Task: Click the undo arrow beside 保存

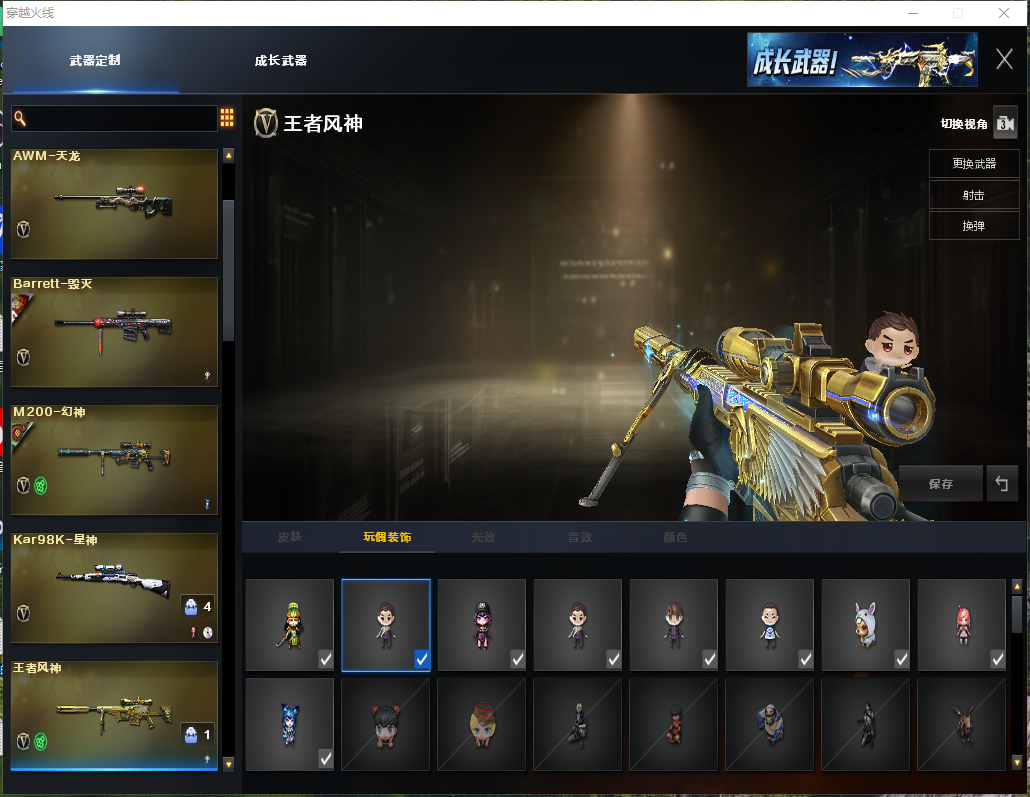Action: [x=1001, y=484]
